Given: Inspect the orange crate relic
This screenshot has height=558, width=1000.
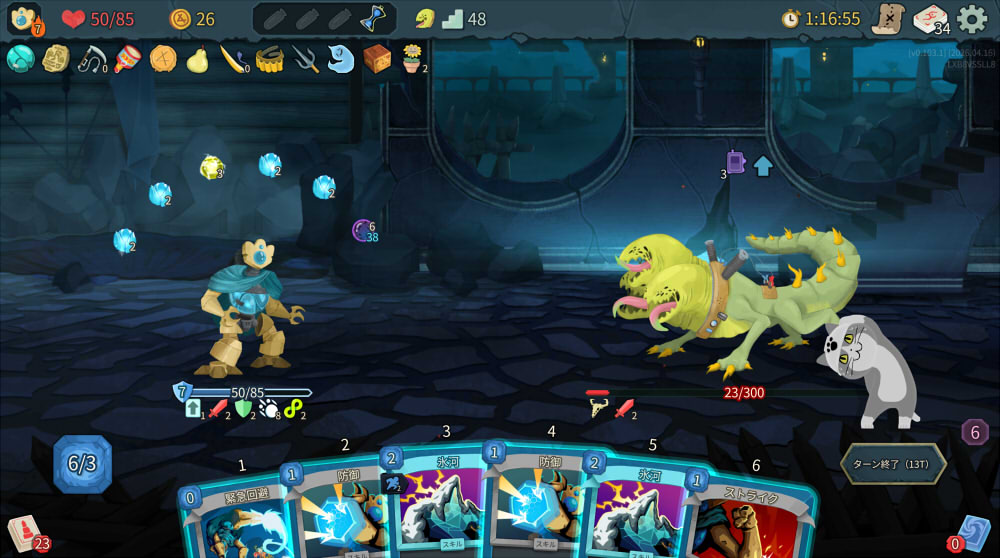Looking at the screenshot, I should pos(377,59).
